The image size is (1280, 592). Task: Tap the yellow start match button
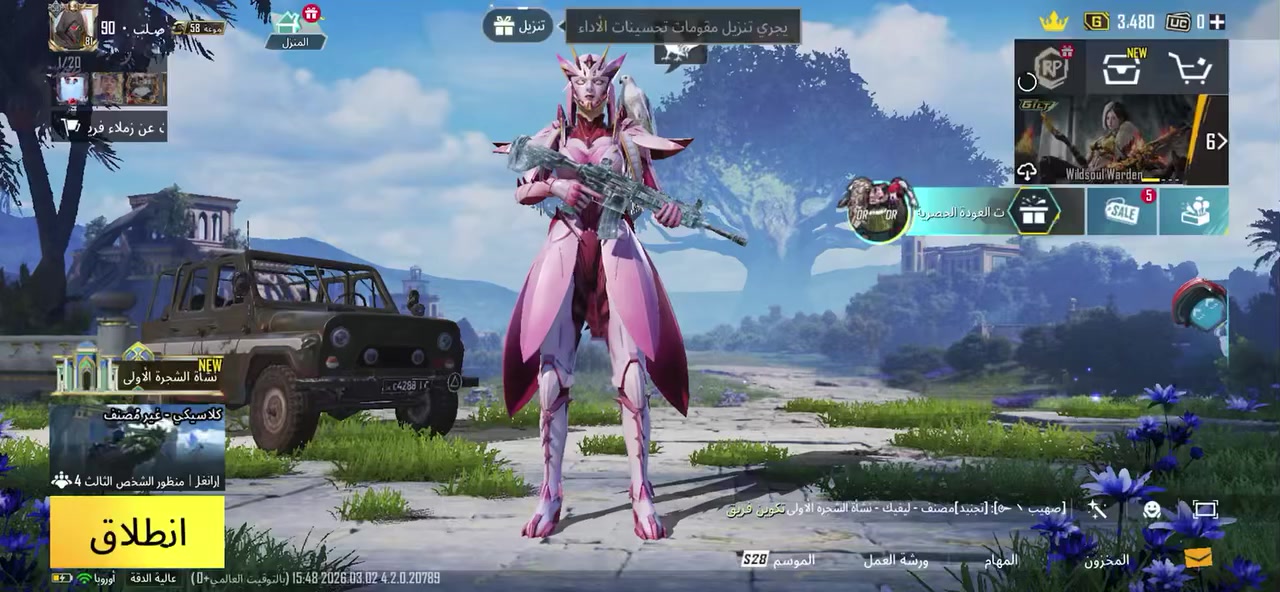click(137, 532)
